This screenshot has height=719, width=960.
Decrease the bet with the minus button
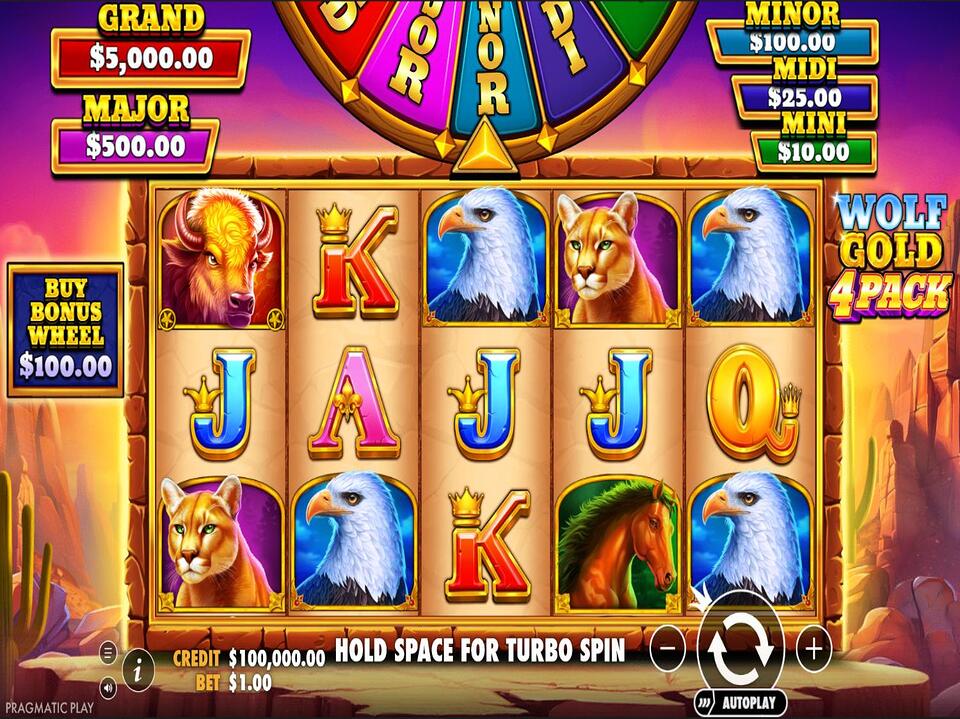pyautogui.click(x=667, y=650)
